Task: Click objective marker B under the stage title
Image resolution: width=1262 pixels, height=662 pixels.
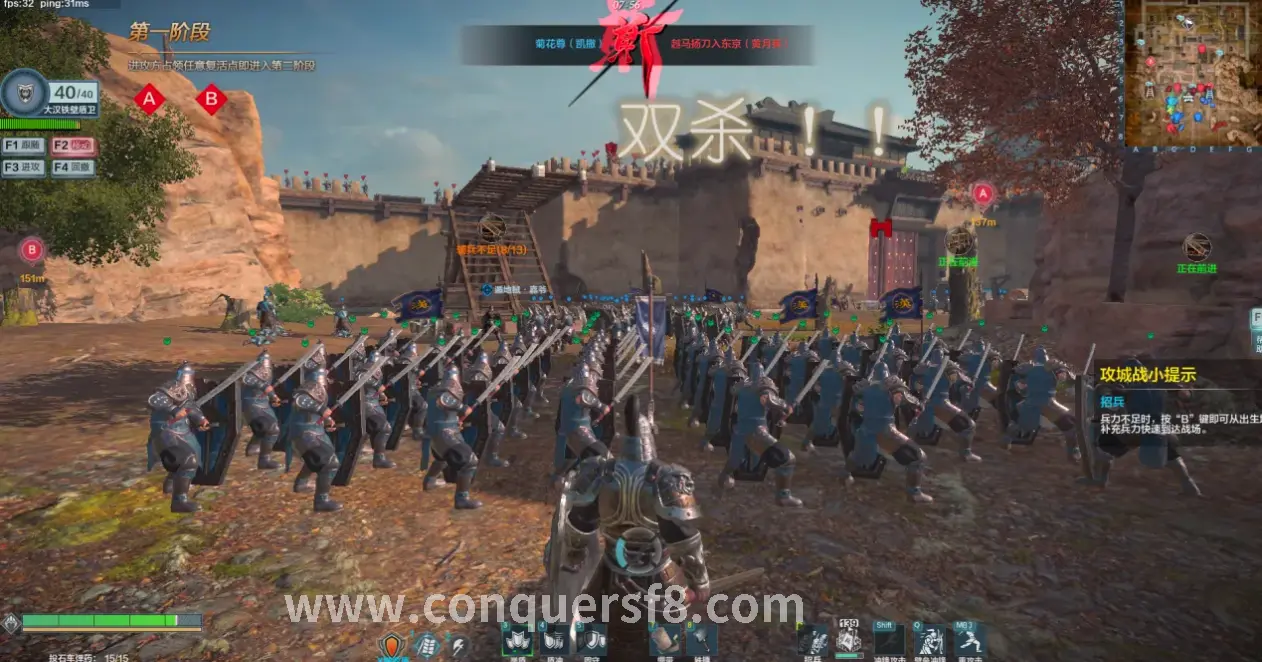Action: (210, 99)
